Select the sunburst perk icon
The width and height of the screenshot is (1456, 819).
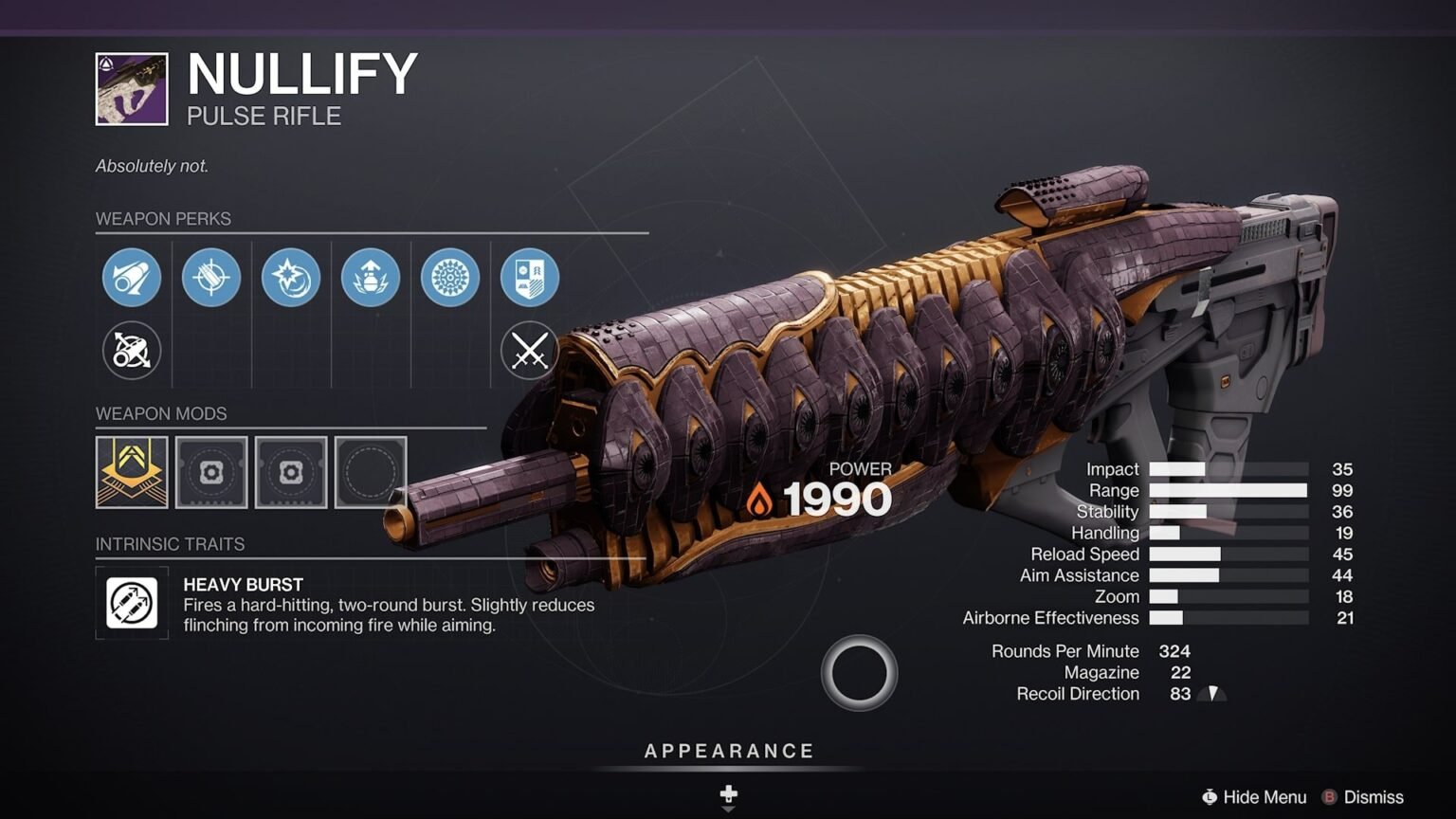(449, 278)
